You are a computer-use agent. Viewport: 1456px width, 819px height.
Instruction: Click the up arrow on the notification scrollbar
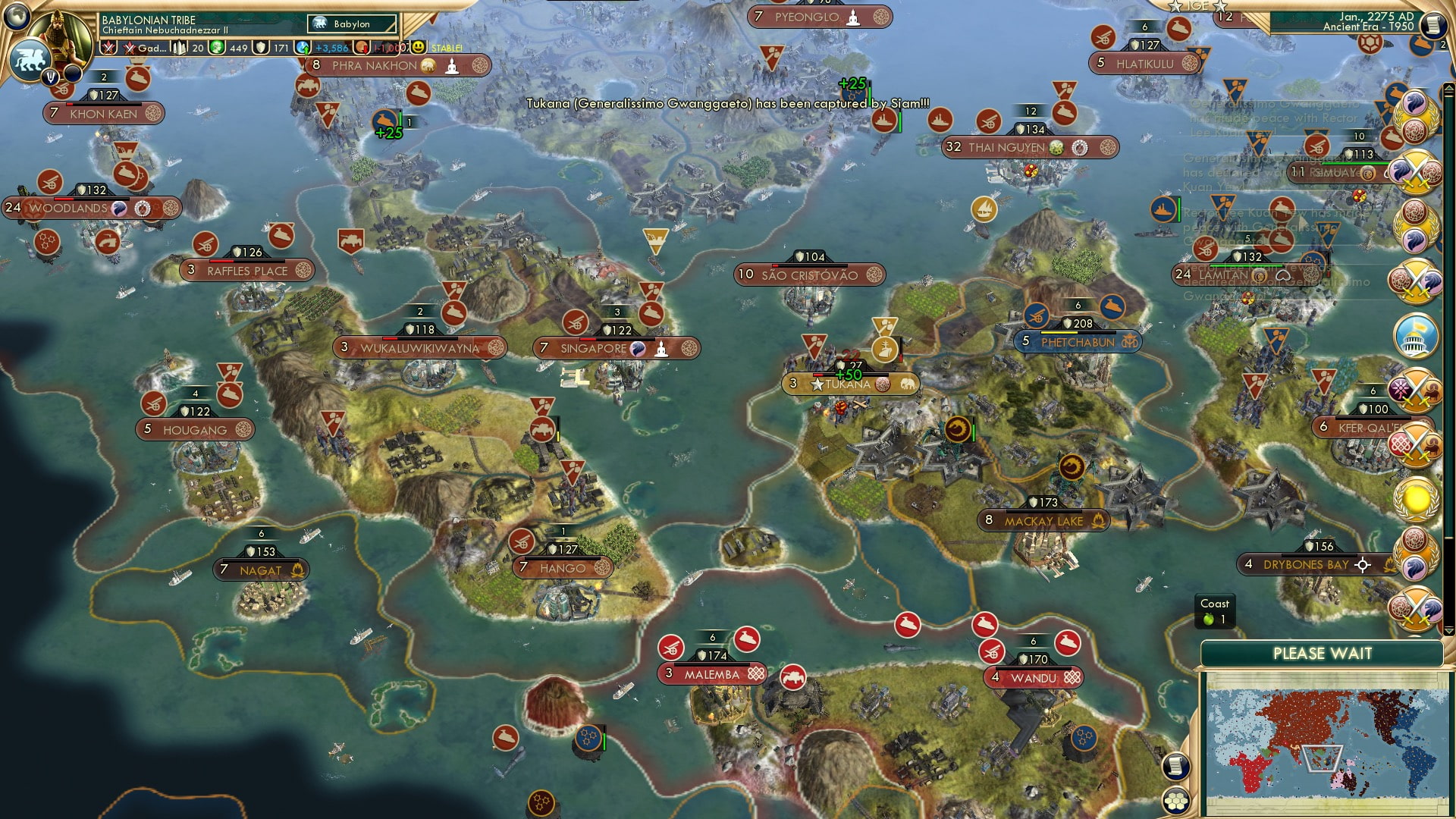(1448, 89)
